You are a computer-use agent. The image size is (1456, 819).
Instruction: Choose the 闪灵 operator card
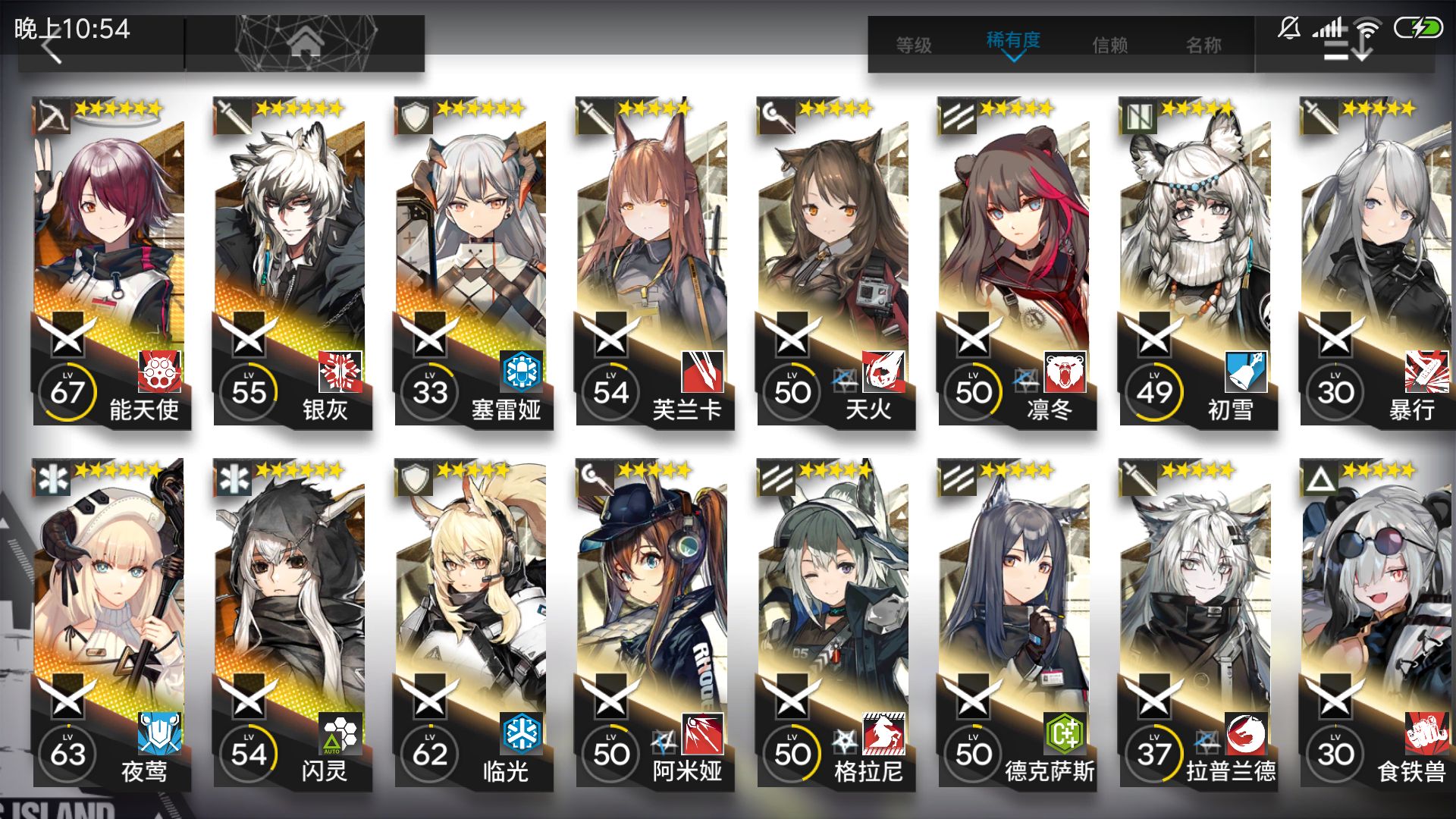tap(291, 623)
